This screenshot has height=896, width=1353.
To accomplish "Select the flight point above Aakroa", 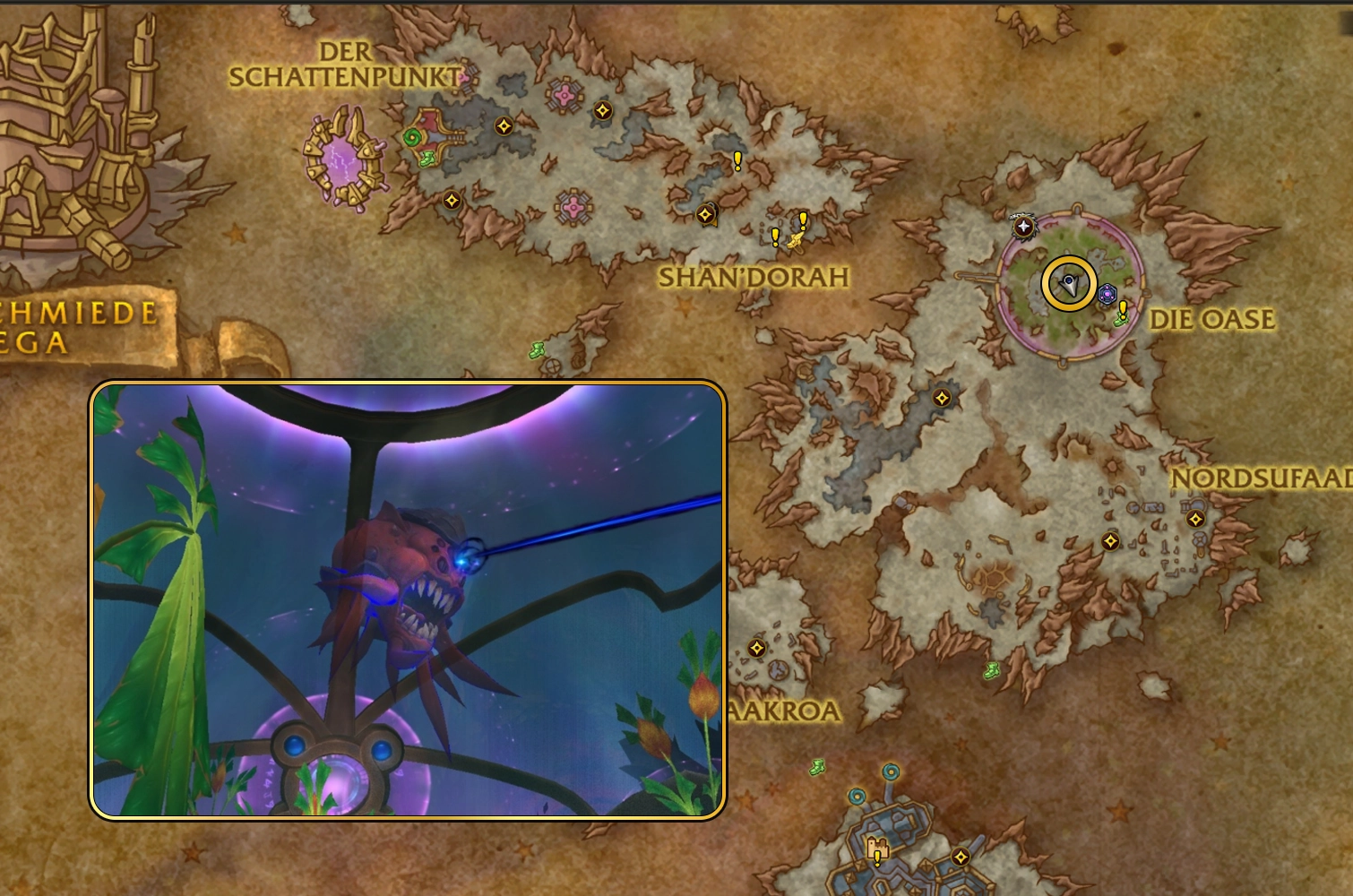I will point(757,647).
